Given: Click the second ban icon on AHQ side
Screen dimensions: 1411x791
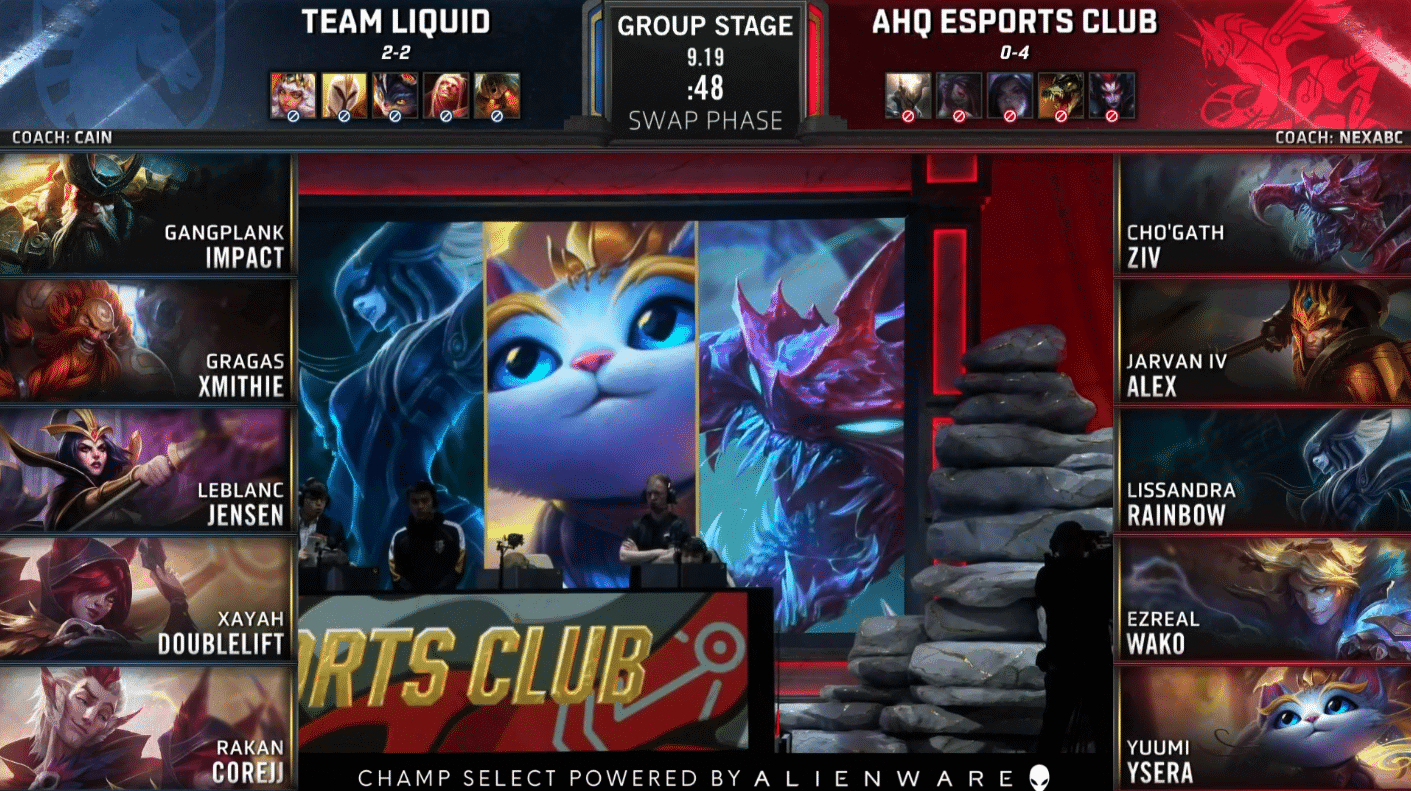Looking at the screenshot, I should [x=959, y=92].
